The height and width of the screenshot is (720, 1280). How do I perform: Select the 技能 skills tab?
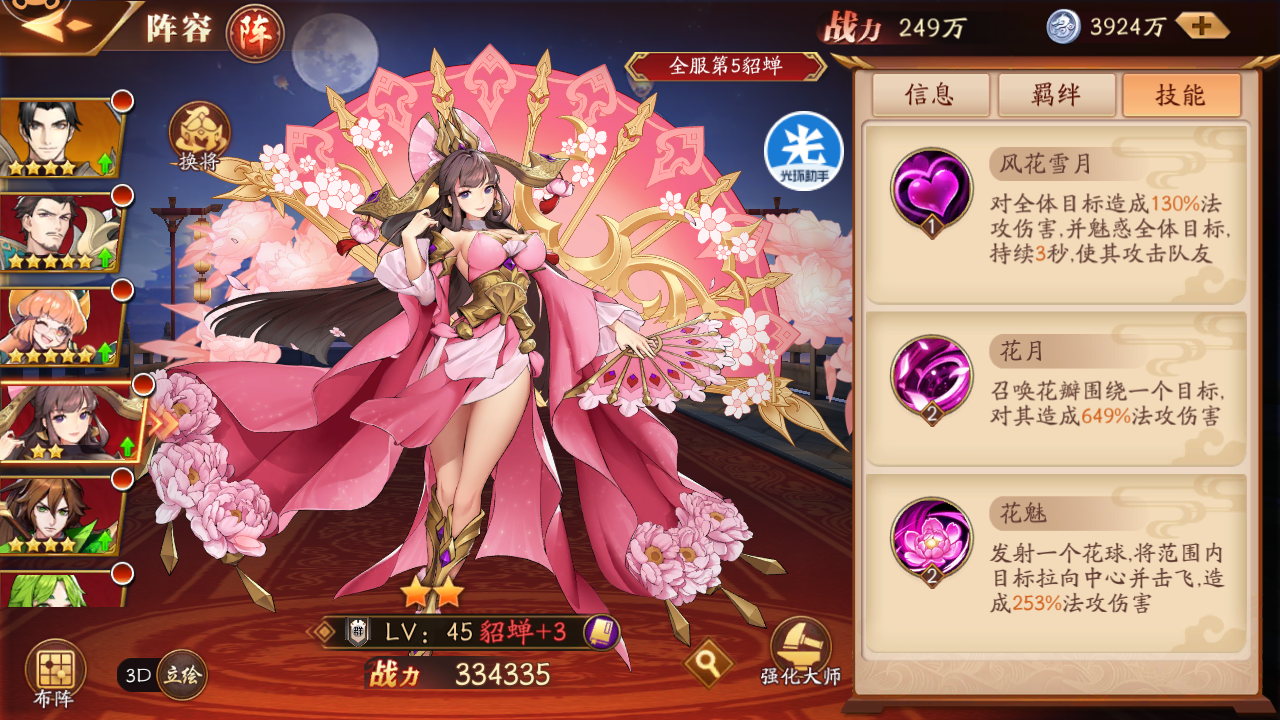click(1182, 94)
